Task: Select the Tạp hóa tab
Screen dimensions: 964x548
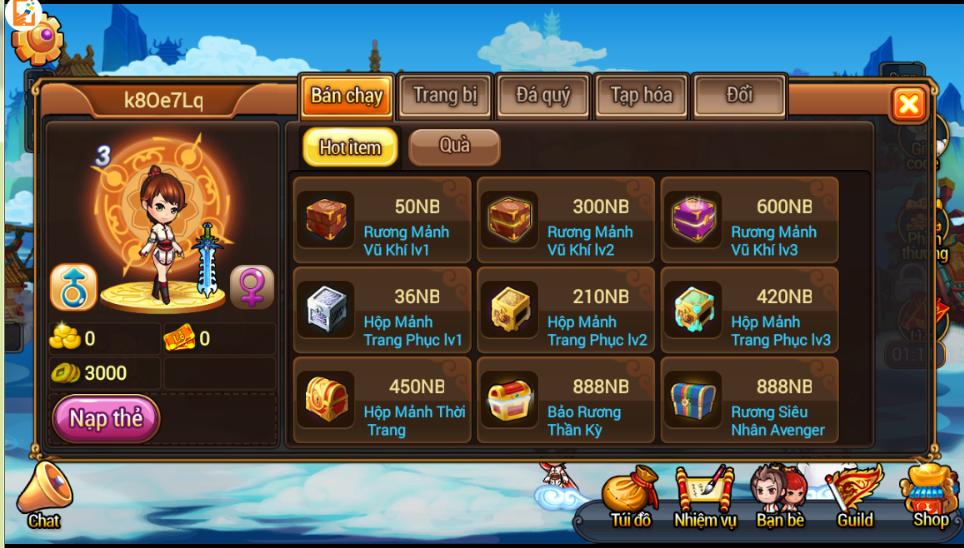Action: 641,97
